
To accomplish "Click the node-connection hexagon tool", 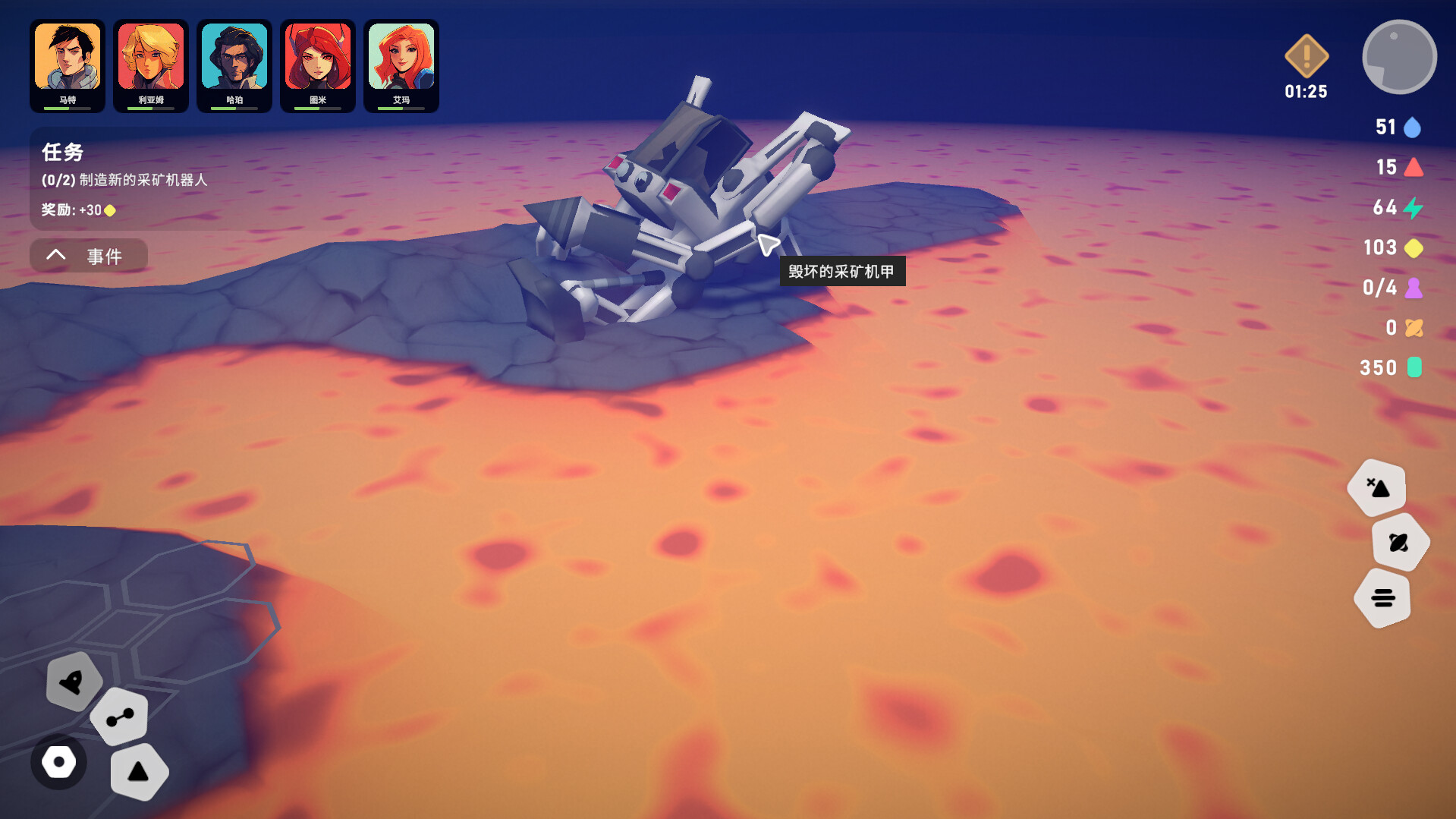I will coord(119,716).
